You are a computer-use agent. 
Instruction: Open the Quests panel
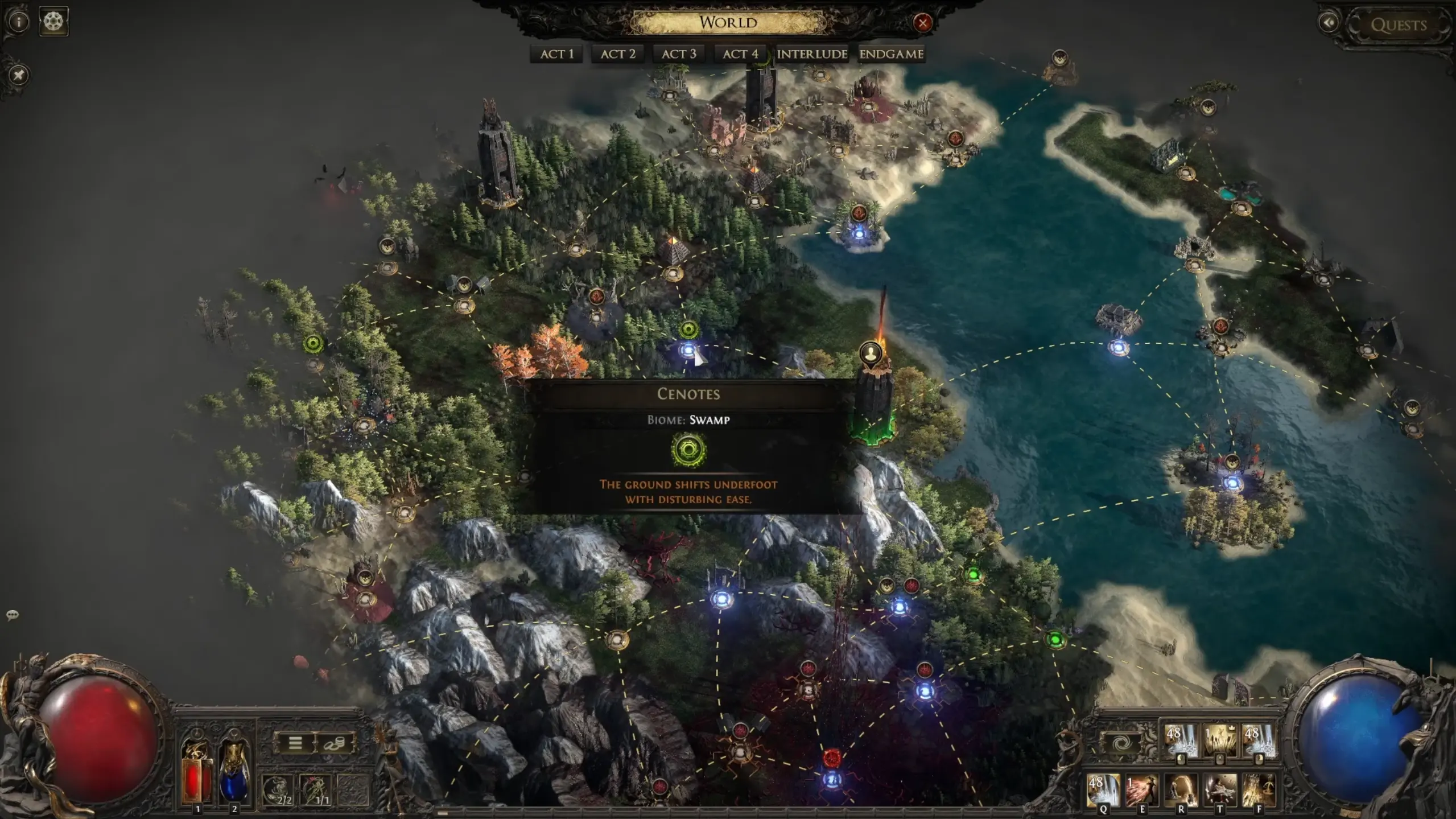(1398, 25)
